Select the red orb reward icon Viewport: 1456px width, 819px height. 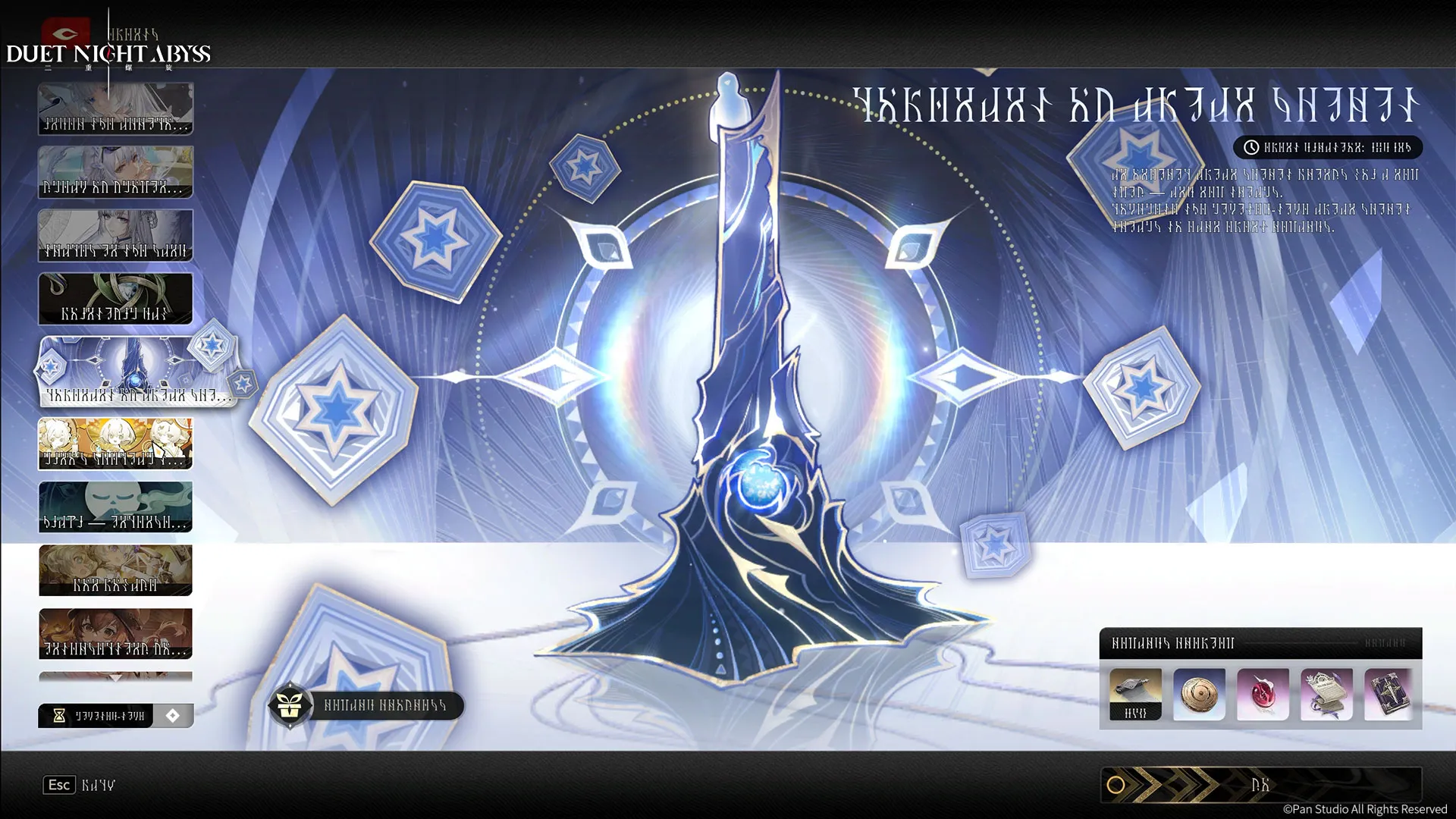[x=1263, y=694]
